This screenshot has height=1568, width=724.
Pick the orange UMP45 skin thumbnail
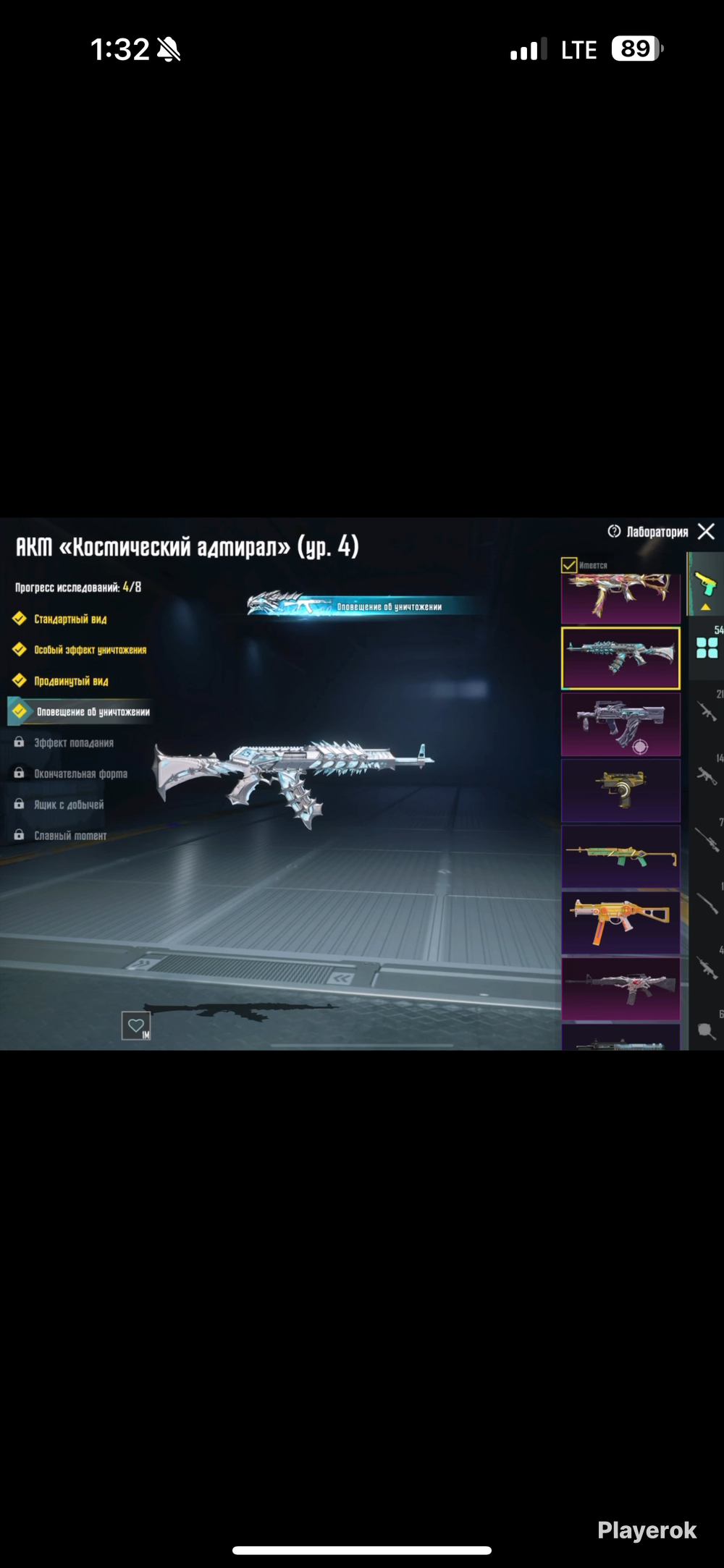pos(620,923)
